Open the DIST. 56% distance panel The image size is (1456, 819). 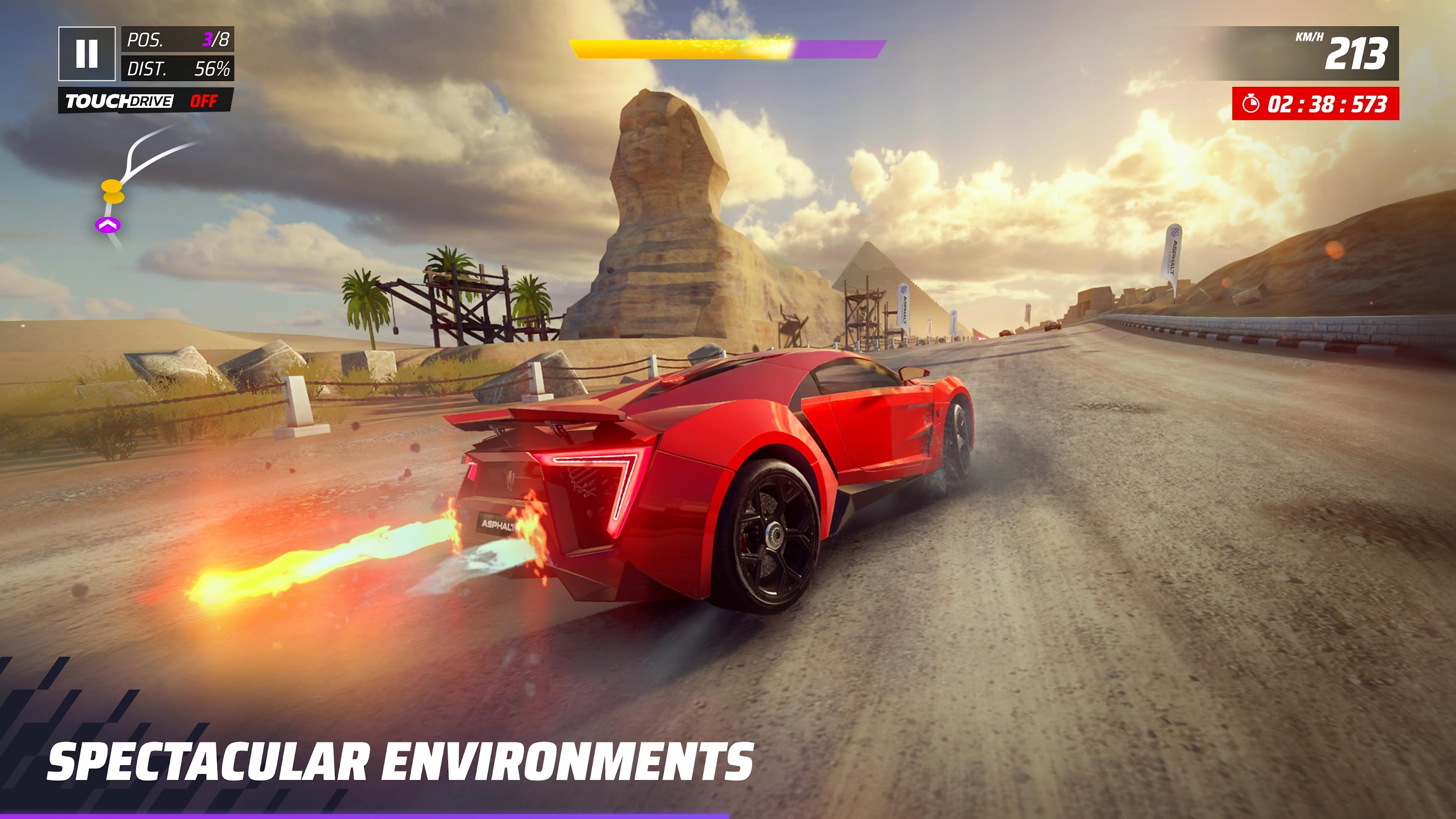click(177, 69)
